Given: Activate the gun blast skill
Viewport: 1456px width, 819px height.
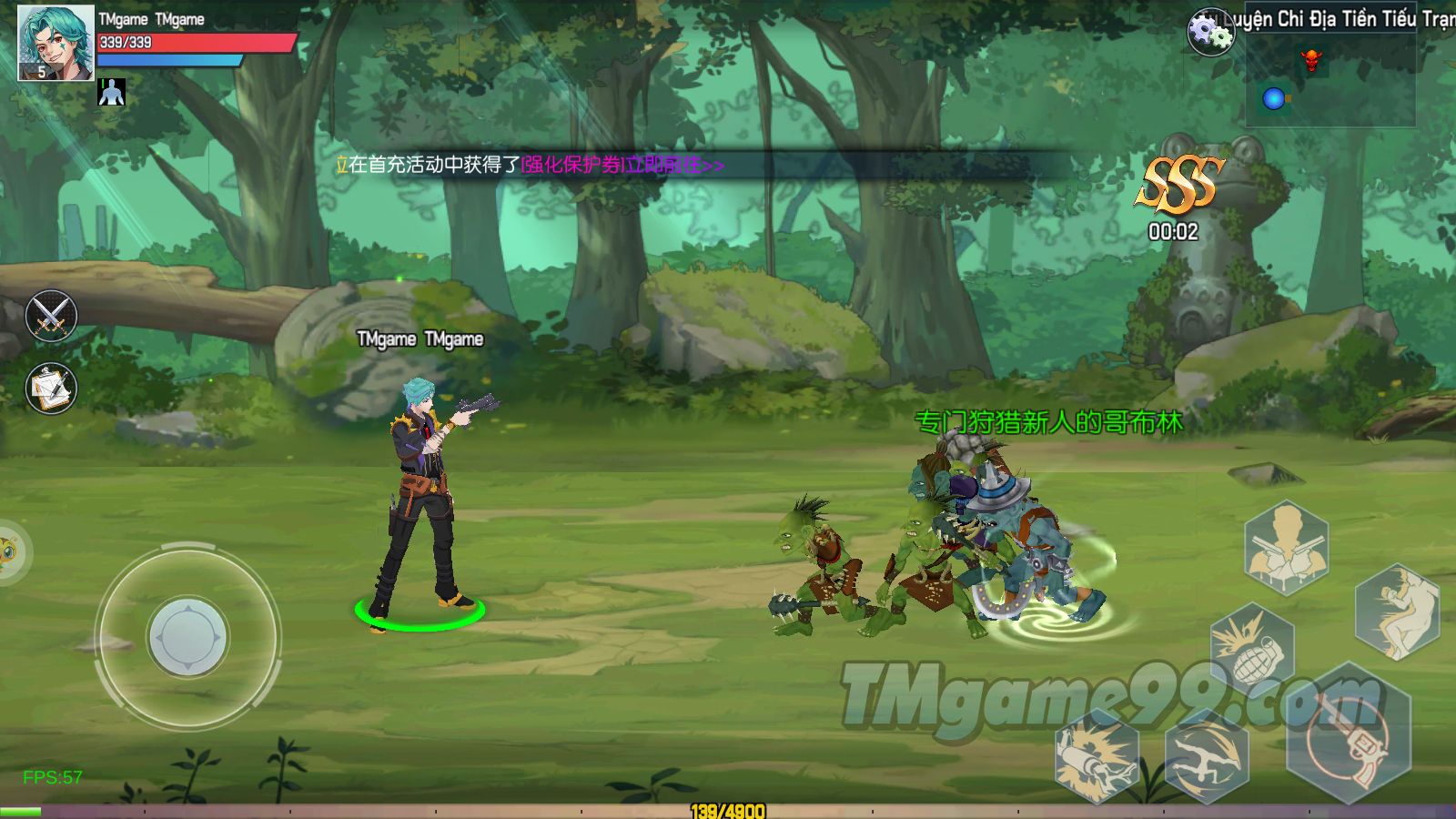Looking at the screenshot, I should (1097, 757).
